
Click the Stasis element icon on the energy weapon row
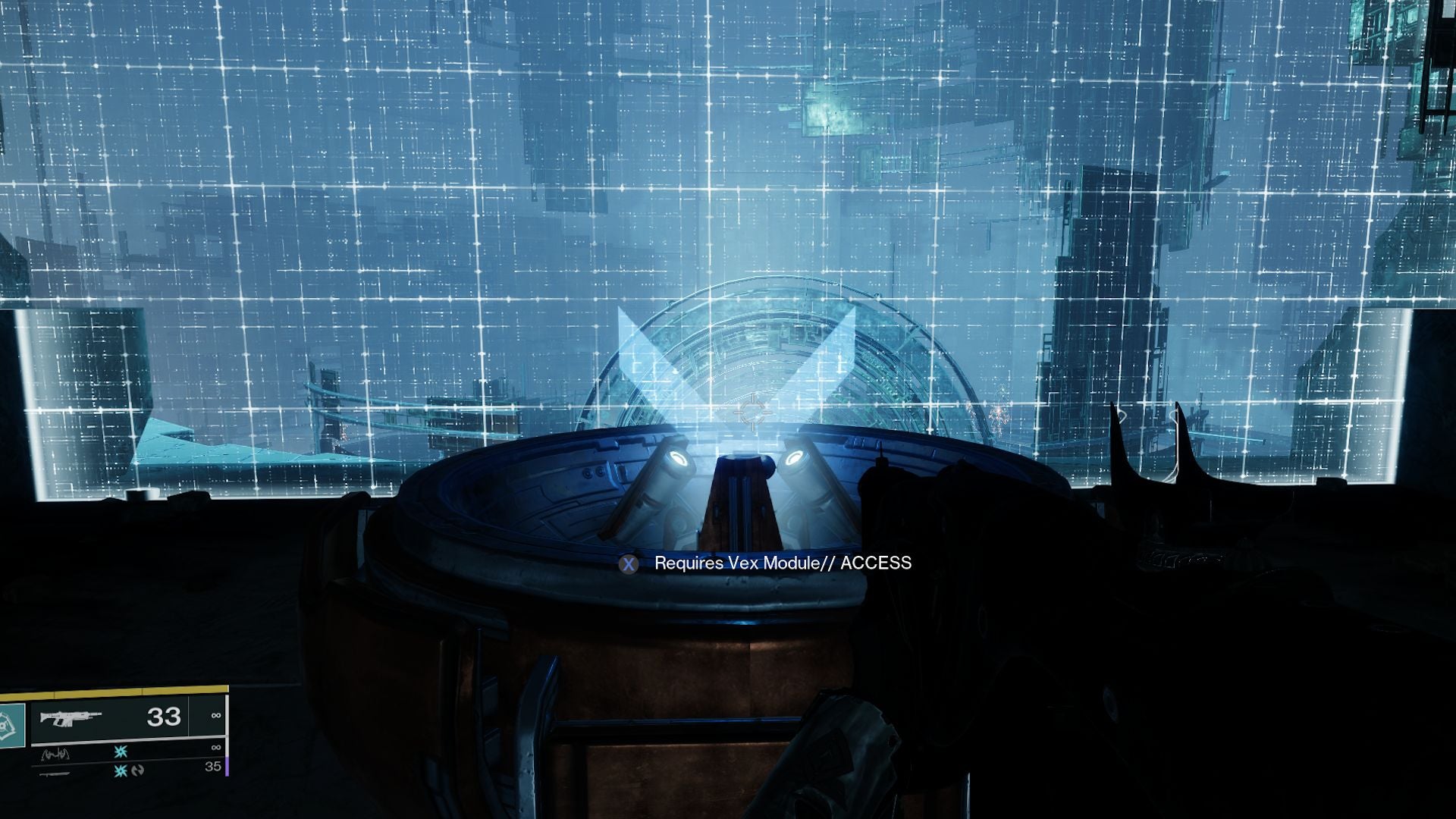120,753
